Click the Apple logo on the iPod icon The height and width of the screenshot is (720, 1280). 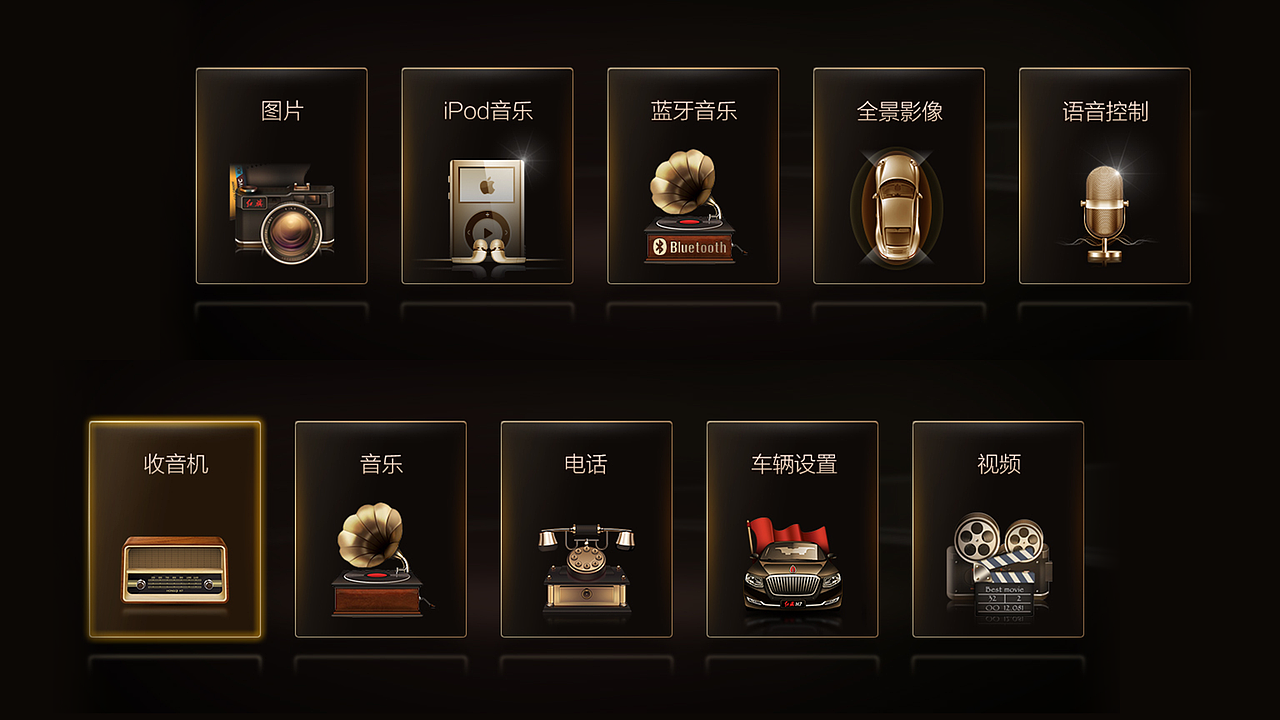click(487, 186)
